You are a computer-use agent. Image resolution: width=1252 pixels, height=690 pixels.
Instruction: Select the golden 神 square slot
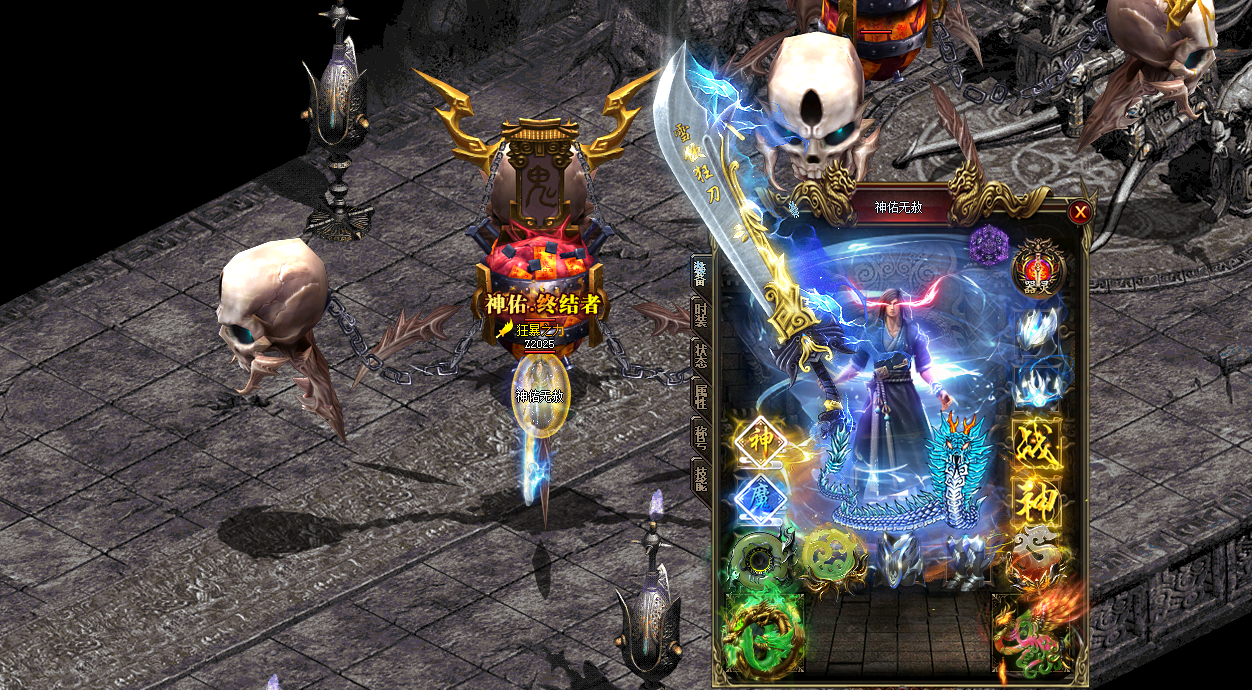1038,500
